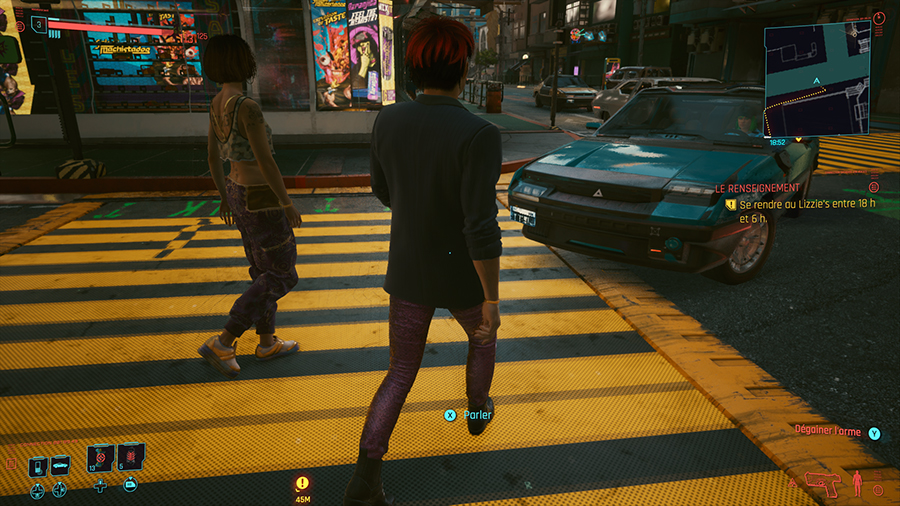
Task: Select the Le Renseignement quest tracker
Action: [757, 188]
